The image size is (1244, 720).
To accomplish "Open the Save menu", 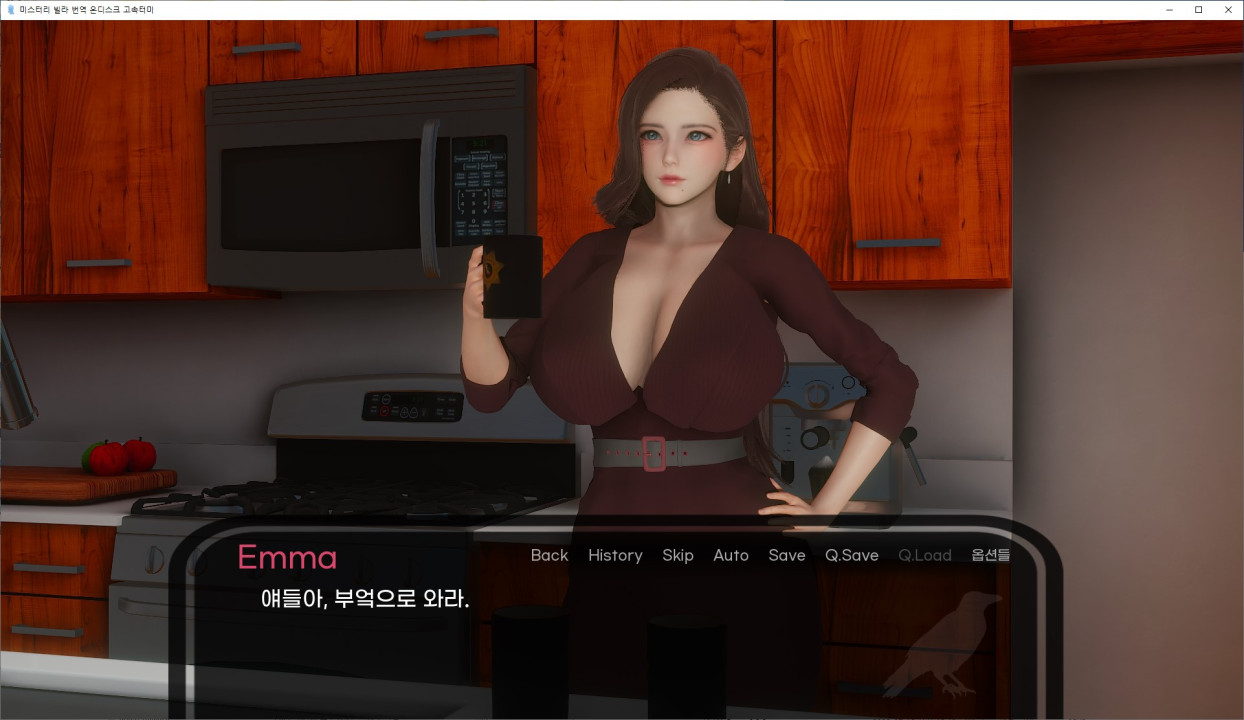I will [787, 555].
